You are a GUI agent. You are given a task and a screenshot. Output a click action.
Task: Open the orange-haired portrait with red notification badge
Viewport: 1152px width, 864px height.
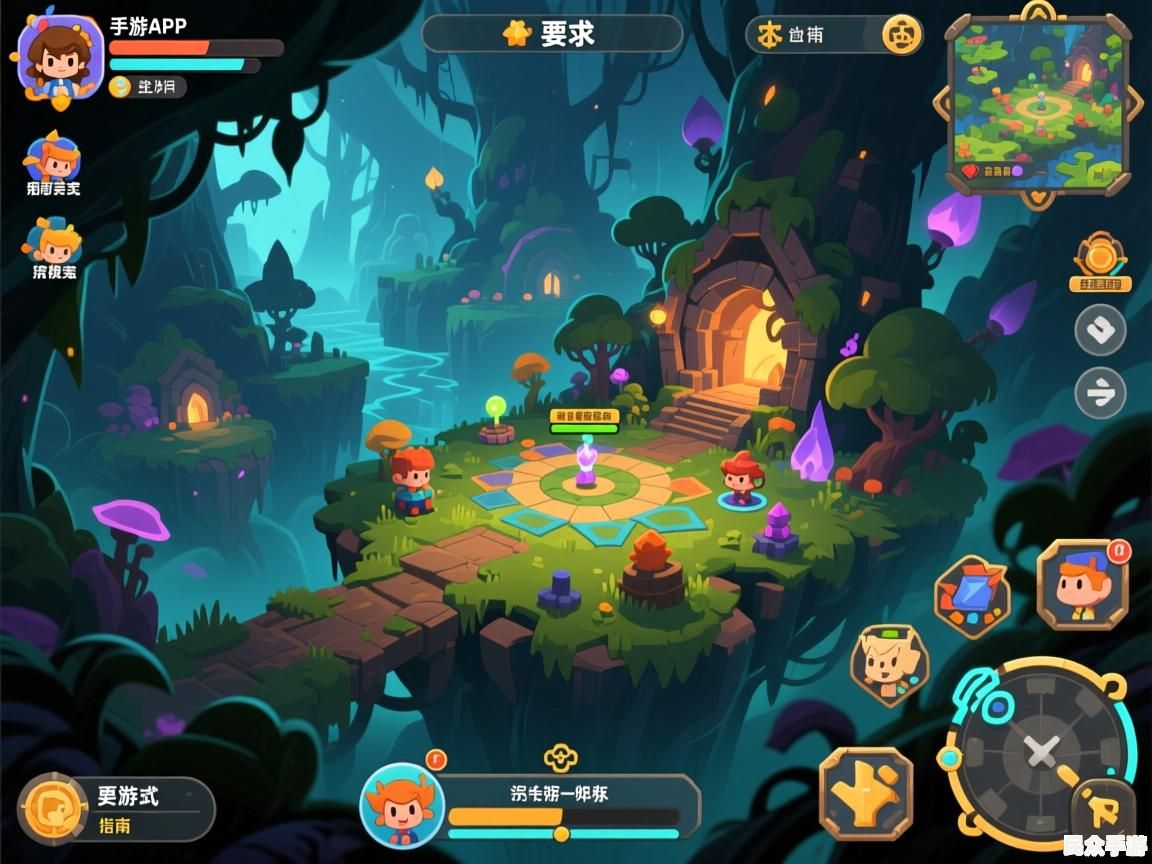pyautogui.click(x=1083, y=585)
